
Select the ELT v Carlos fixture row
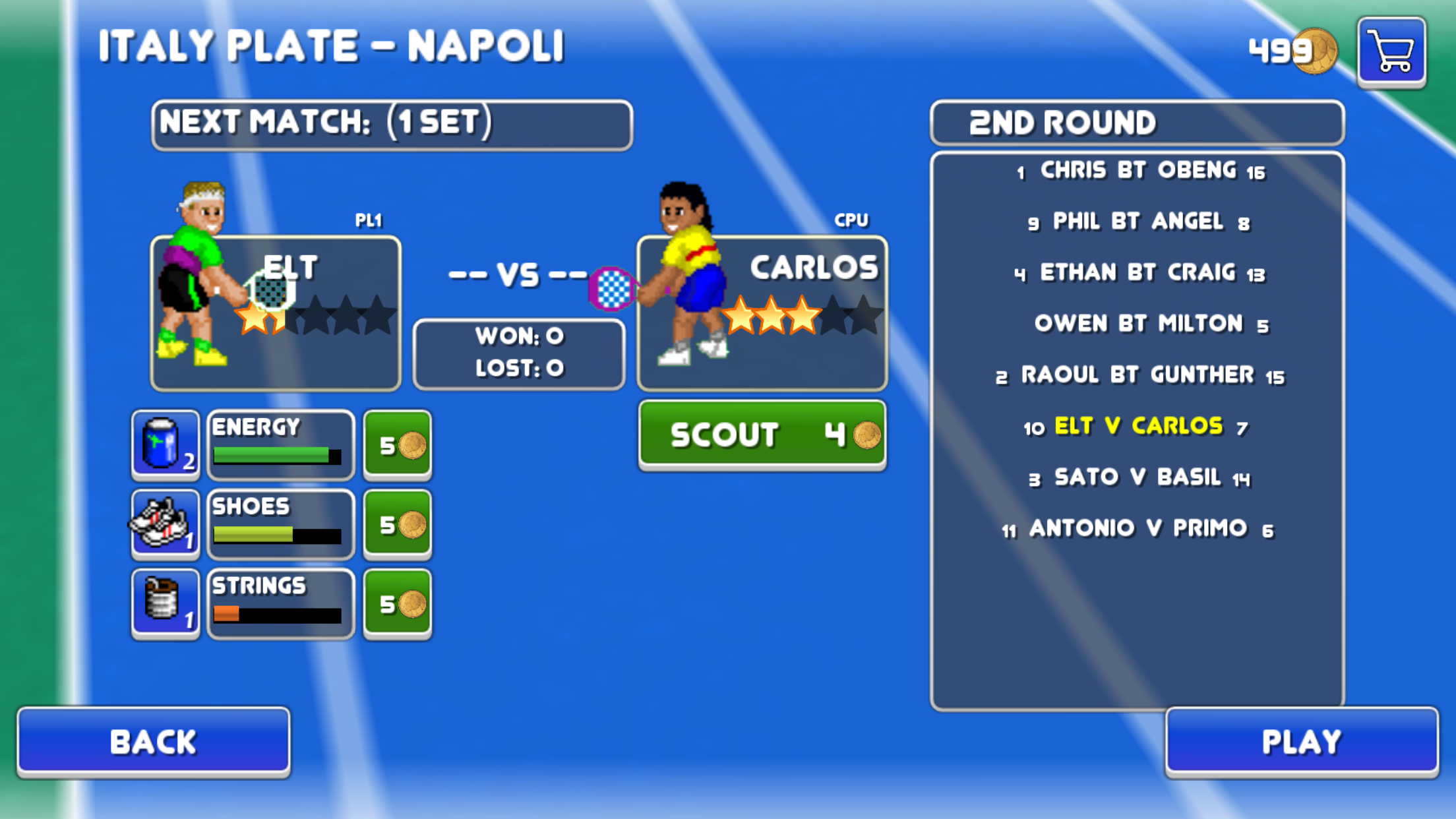click(1137, 427)
